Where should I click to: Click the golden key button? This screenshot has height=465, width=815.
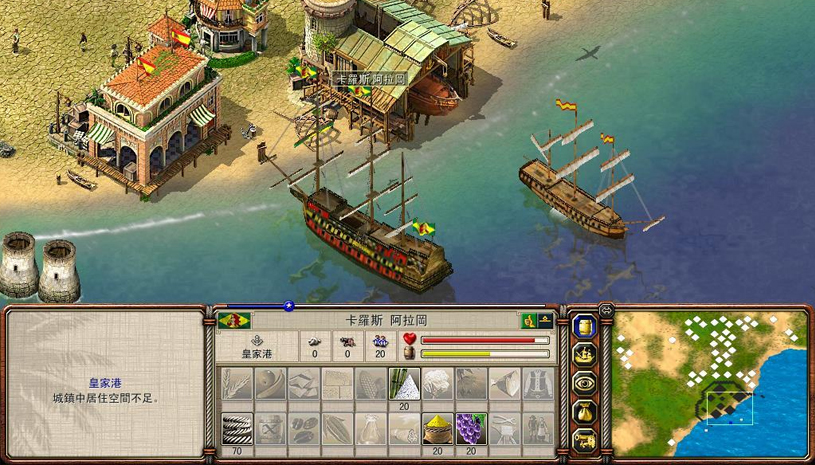tap(584, 438)
